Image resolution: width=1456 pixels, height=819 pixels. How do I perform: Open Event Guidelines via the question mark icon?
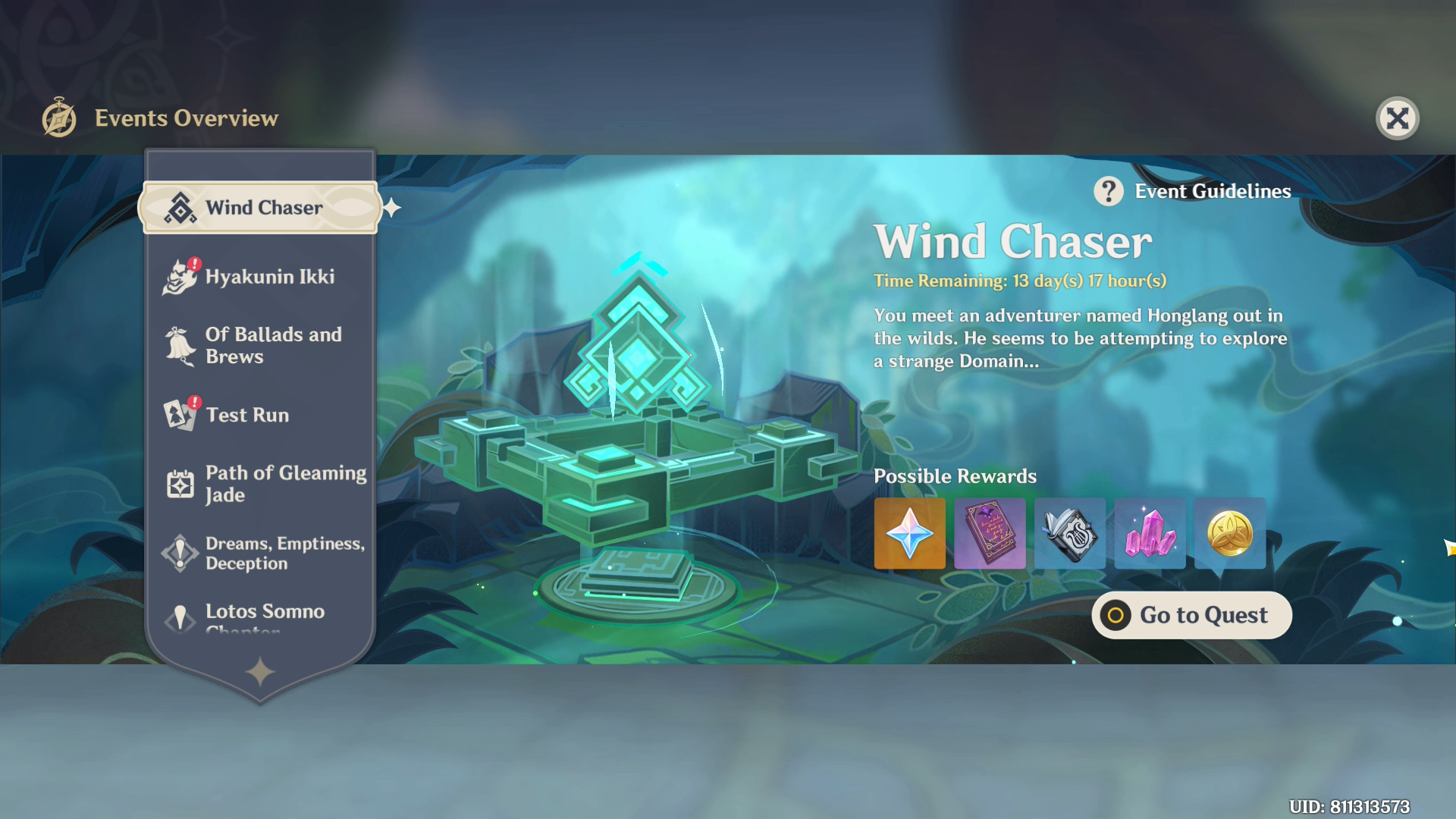[x=1109, y=191]
